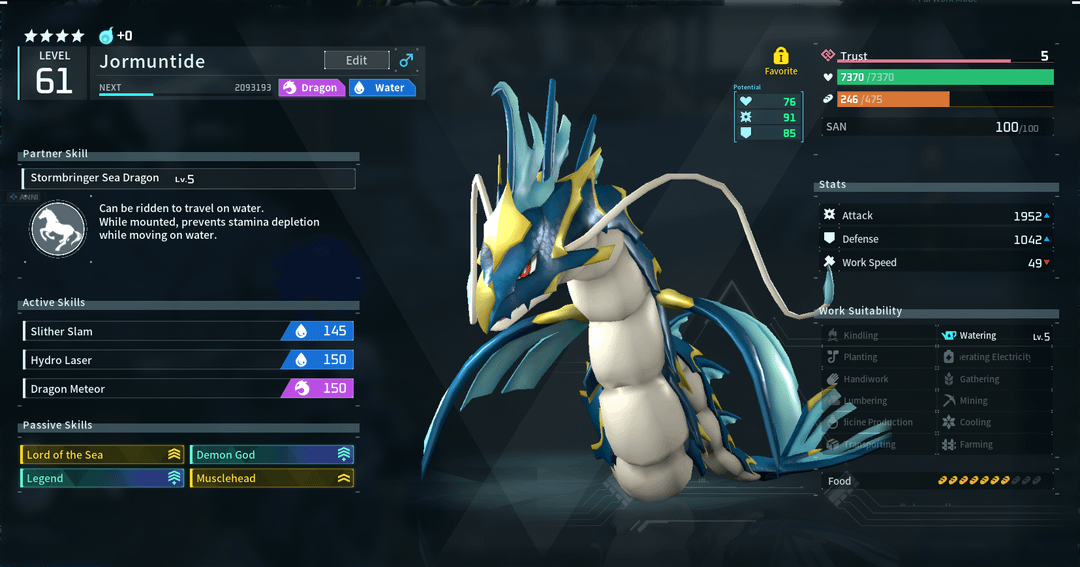The height and width of the screenshot is (567, 1080).
Task: Select the Demon God passive skill
Action: (272, 455)
